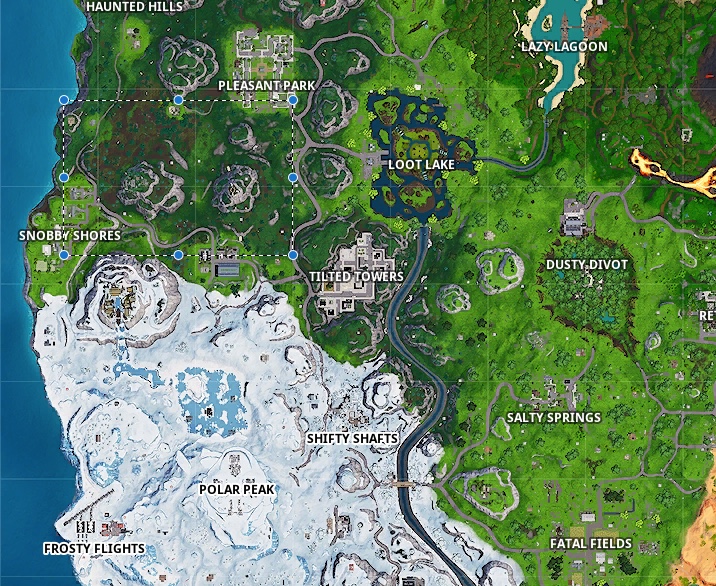Click the Dusty Divot map label
This screenshot has width=716, height=586.
click(x=587, y=265)
